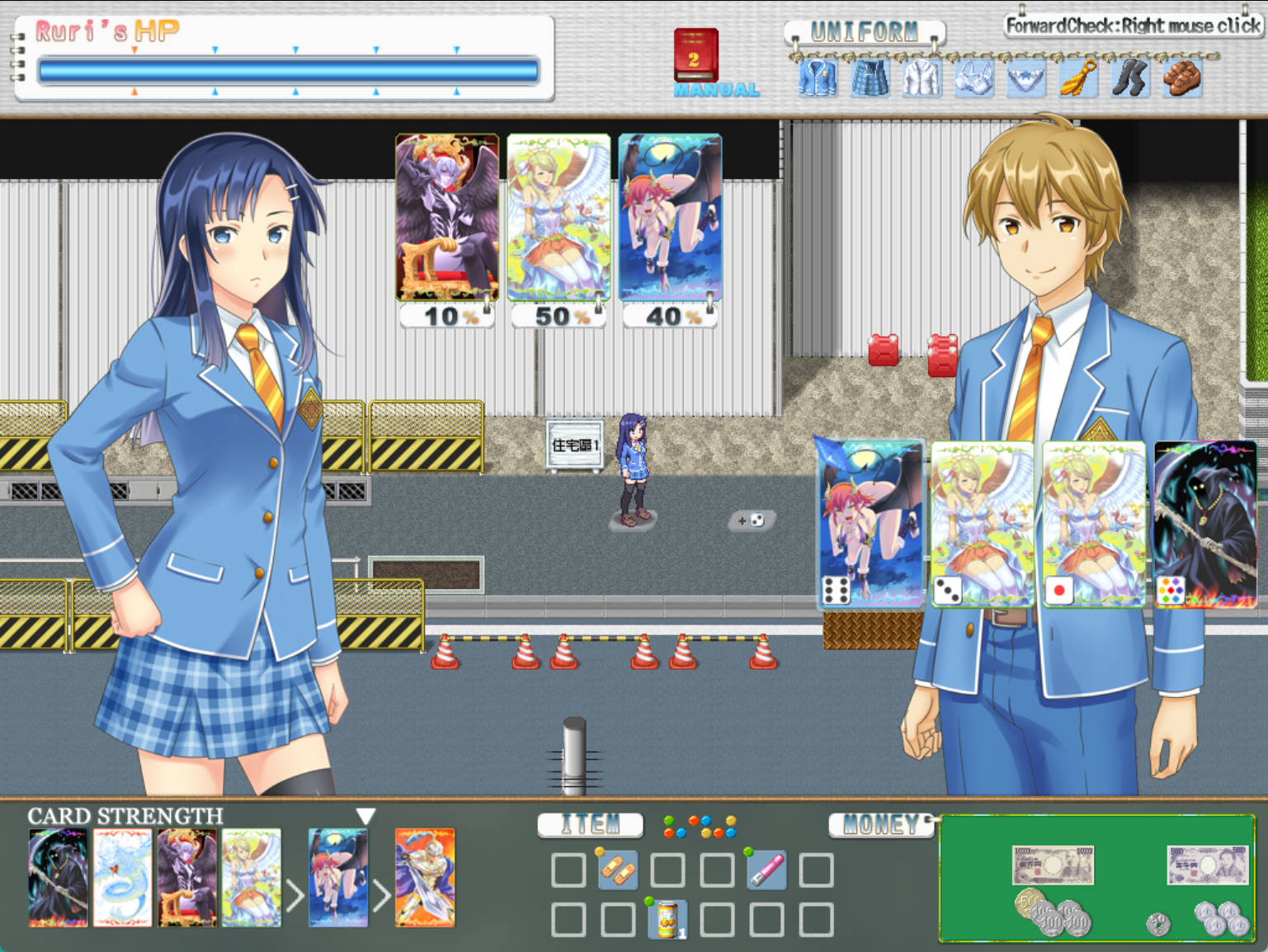Click the ForwardCheck label
Viewport: 1268px width, 952px height.
[x=1132, y=25]
